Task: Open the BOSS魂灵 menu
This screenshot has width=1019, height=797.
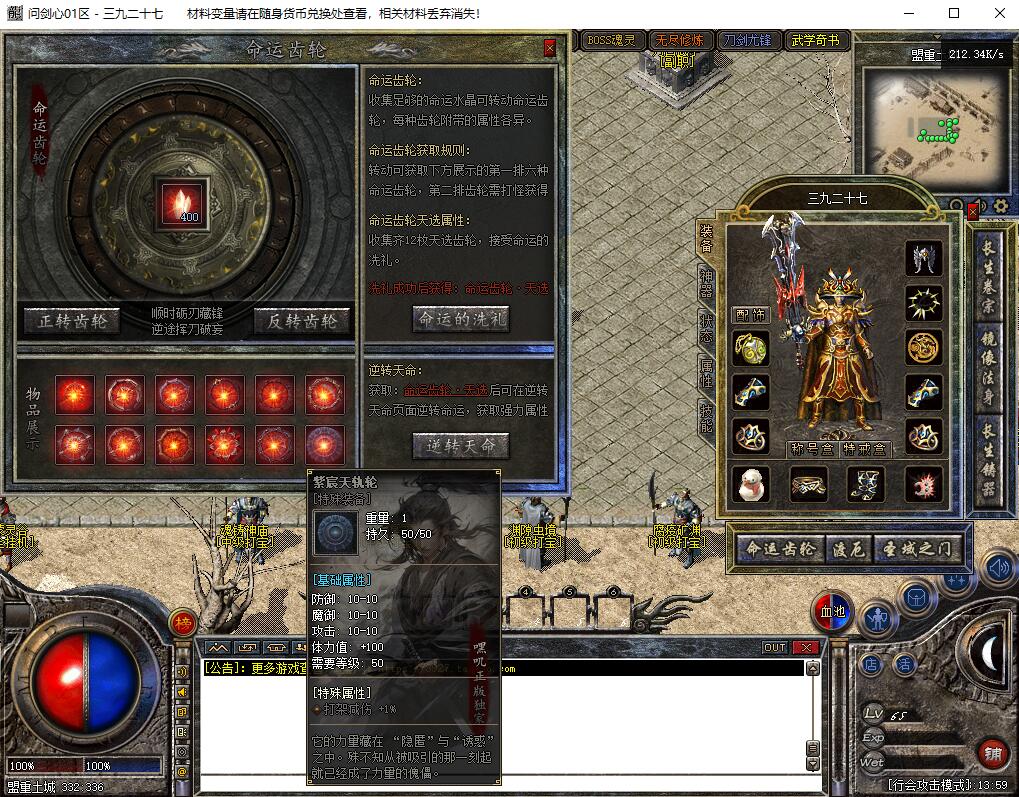Action: (x=611, y=41)
